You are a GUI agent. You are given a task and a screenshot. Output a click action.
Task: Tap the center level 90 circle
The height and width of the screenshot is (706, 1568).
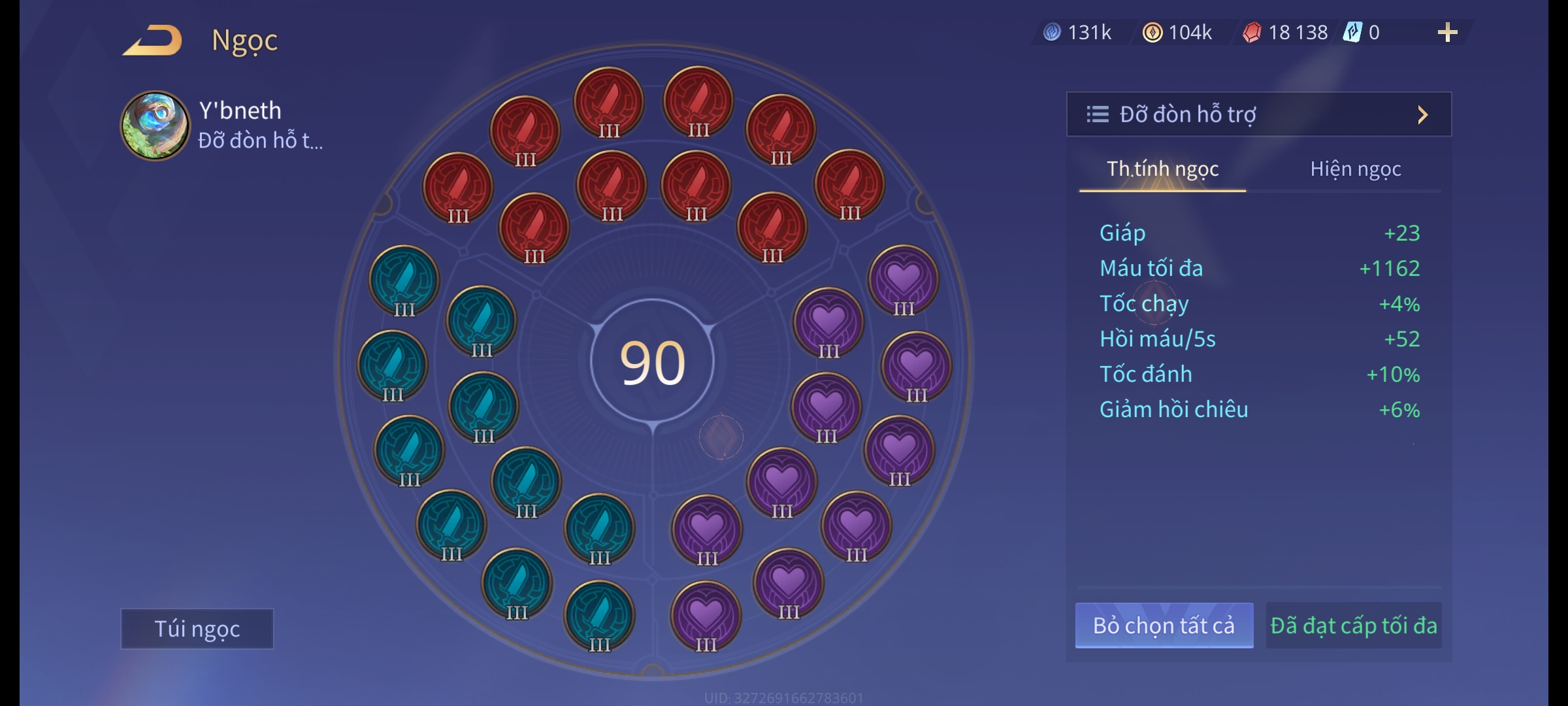point(652,362)
